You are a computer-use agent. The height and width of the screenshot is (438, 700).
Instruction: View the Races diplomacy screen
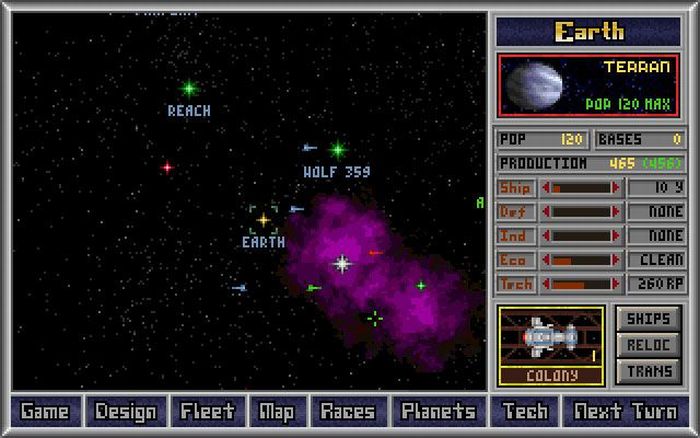pyautogui.click(x=348, y=411)
